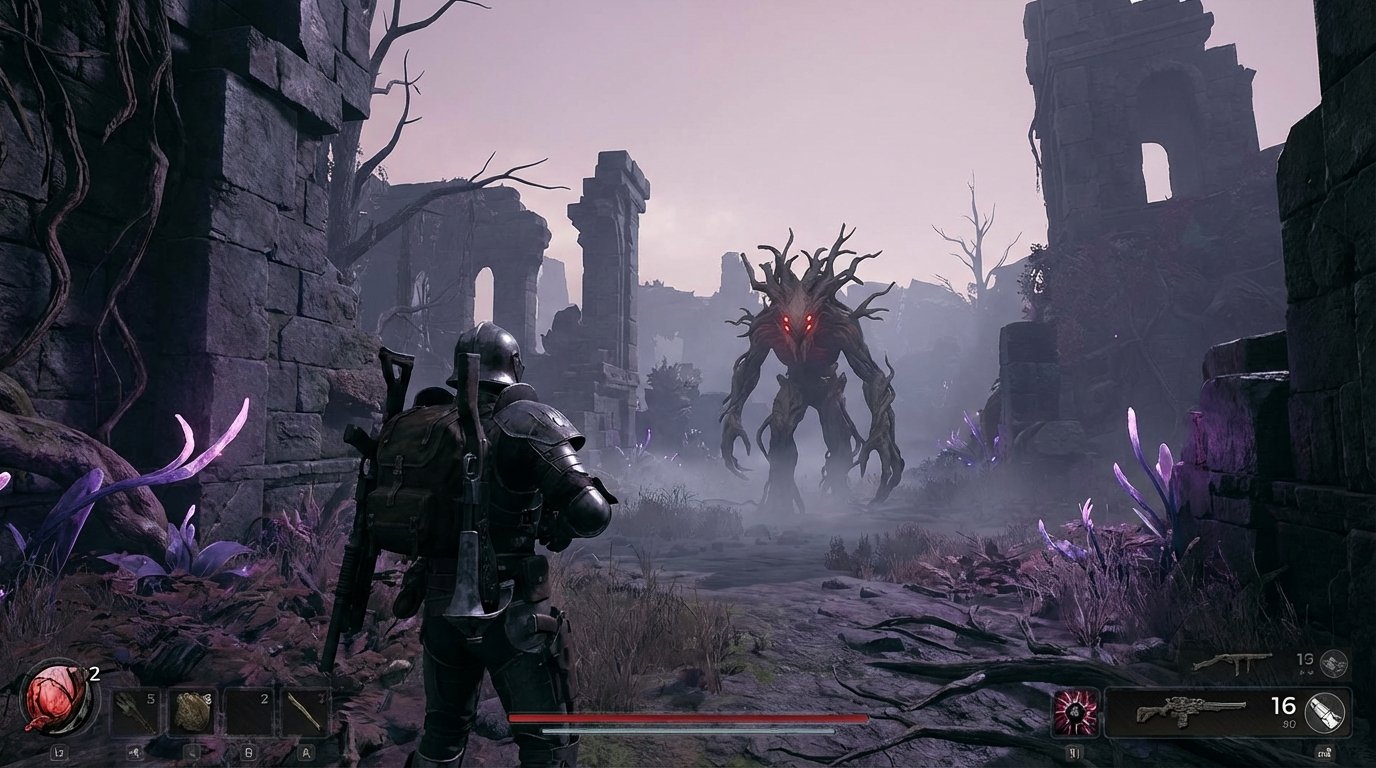The width and height of the screenshot is (1376, 768).
Task: Click the reserve ammo icon beside the handgun
Action: pos(1332,664)
